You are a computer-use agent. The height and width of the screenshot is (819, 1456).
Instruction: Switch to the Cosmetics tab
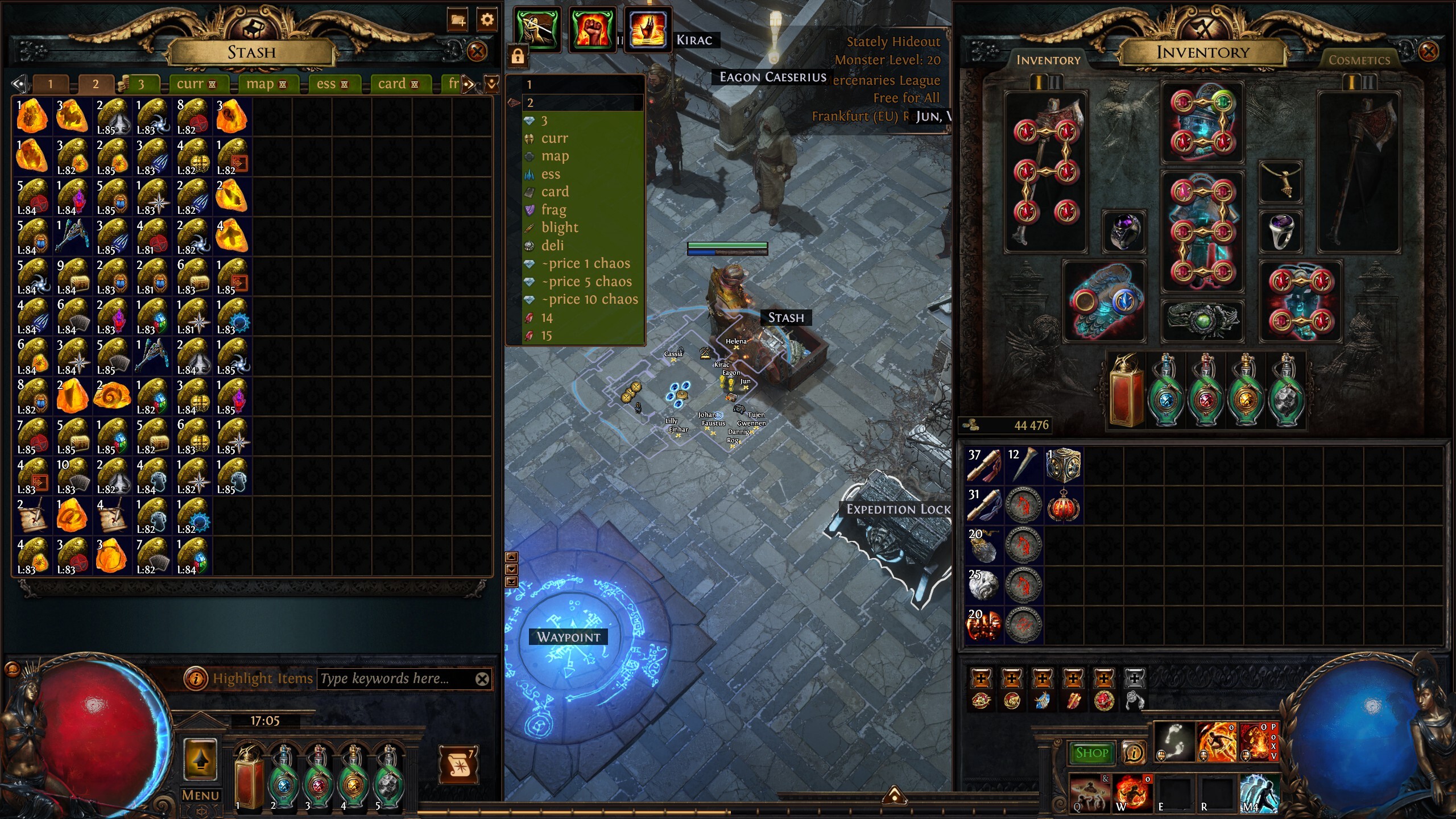[x=1359, y=60]
